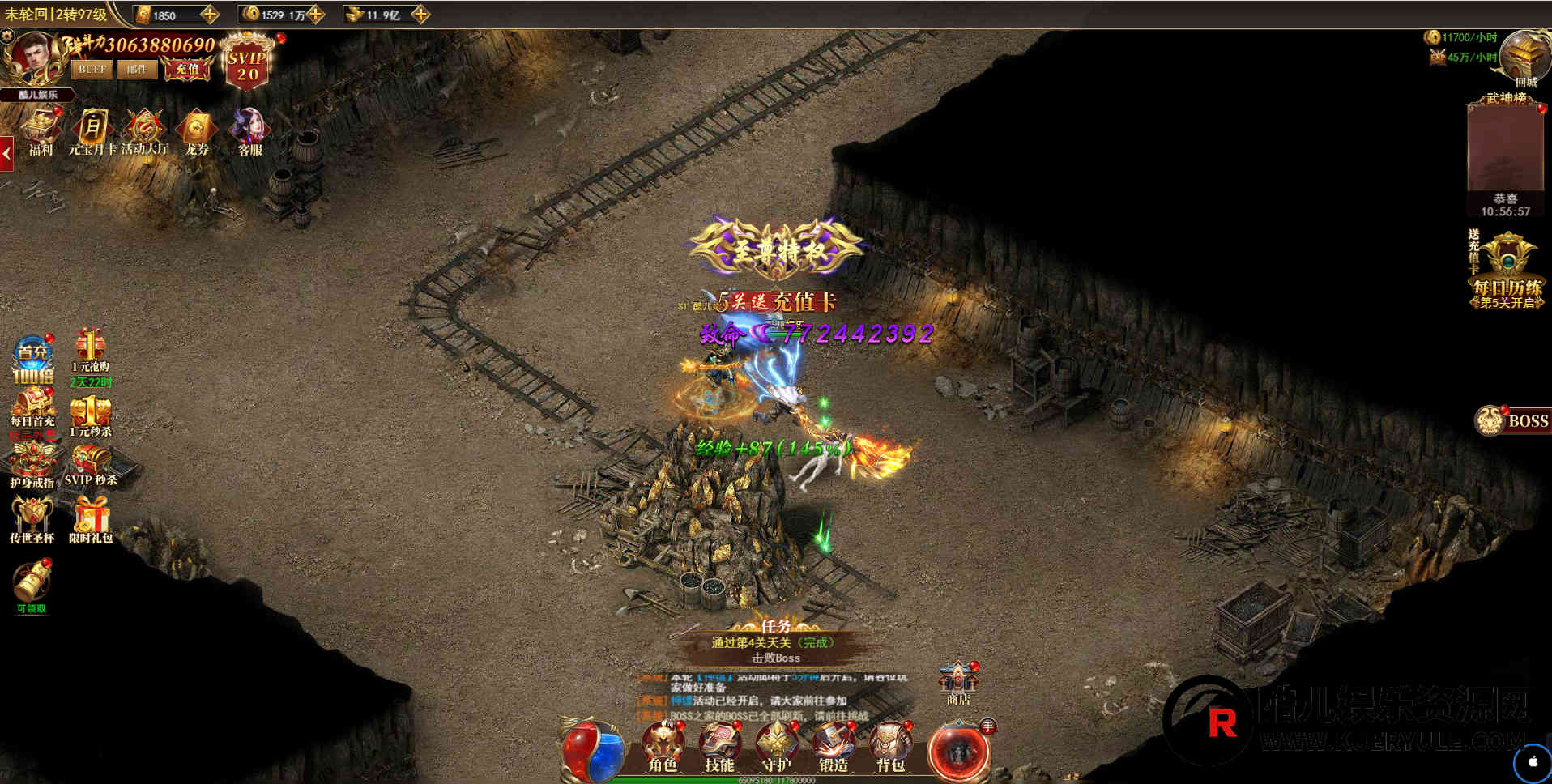Screen dimensions: 1552x784
Task: Claim the 限时礼包 limited-time gift pack
Action: click(91, 519)
